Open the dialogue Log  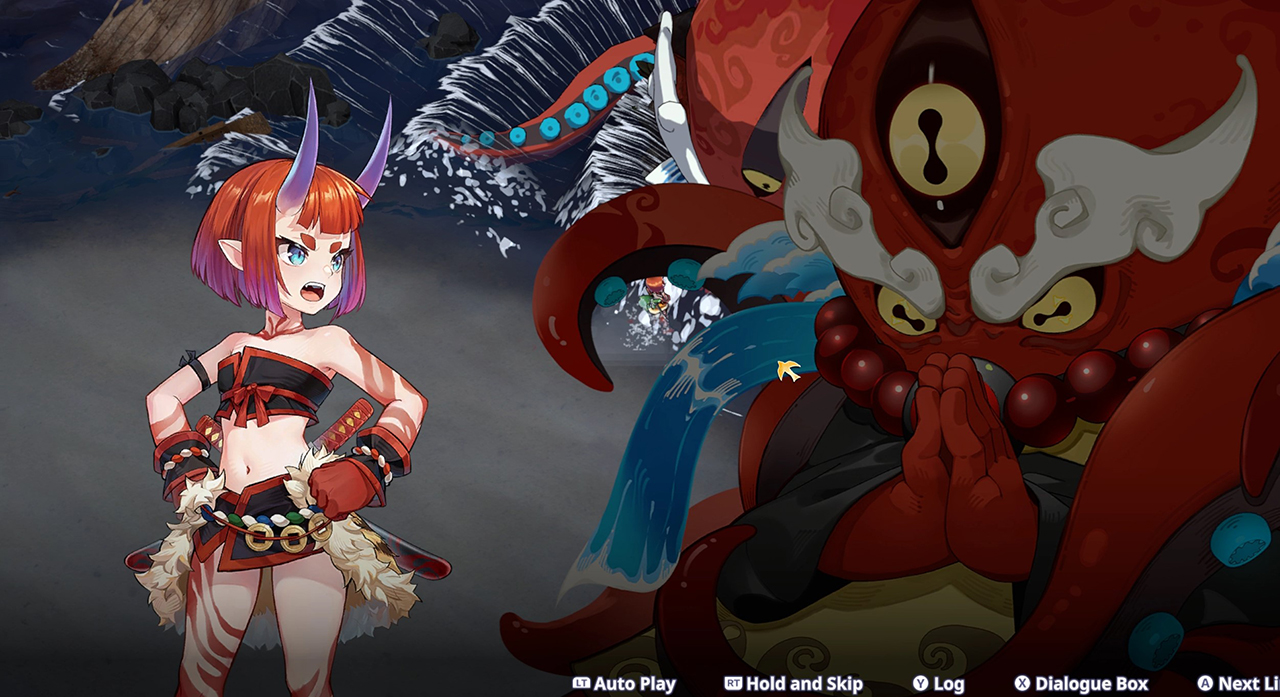(x=938, y=684)
